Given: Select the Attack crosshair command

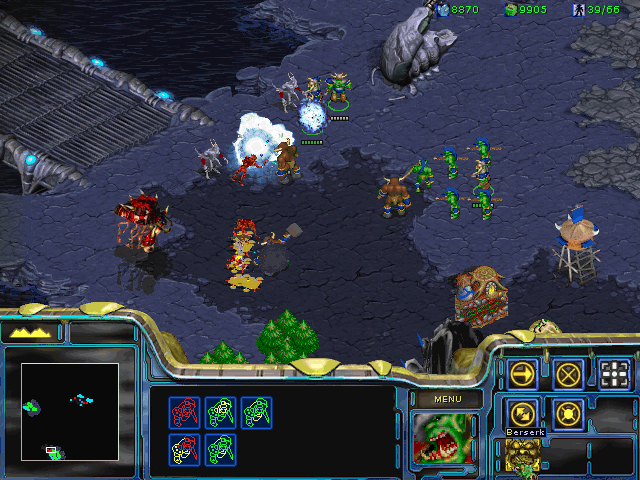Looking at the screenshot, I should point(616,374).
